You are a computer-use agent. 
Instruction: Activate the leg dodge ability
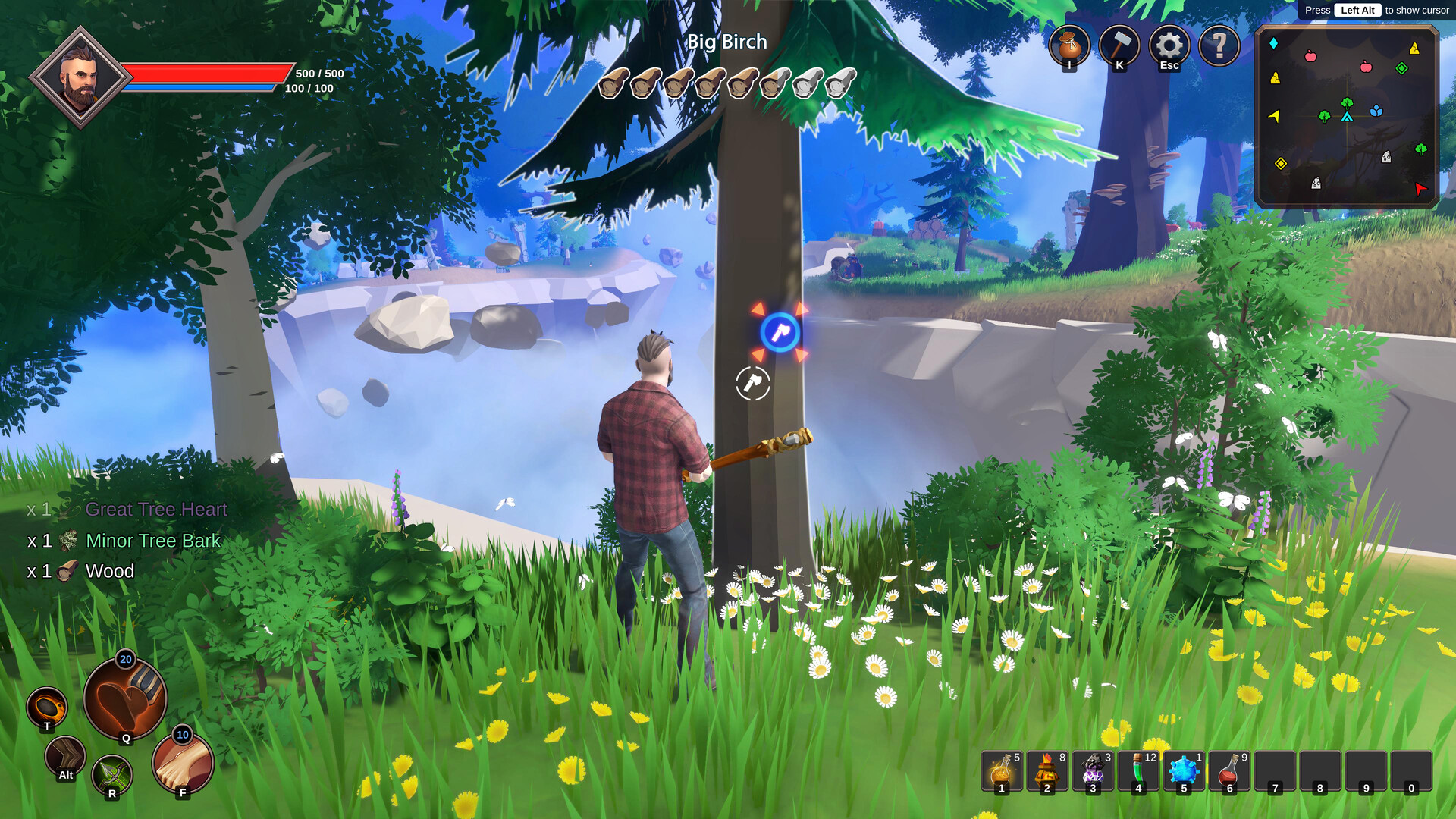[x=65, y=756]
